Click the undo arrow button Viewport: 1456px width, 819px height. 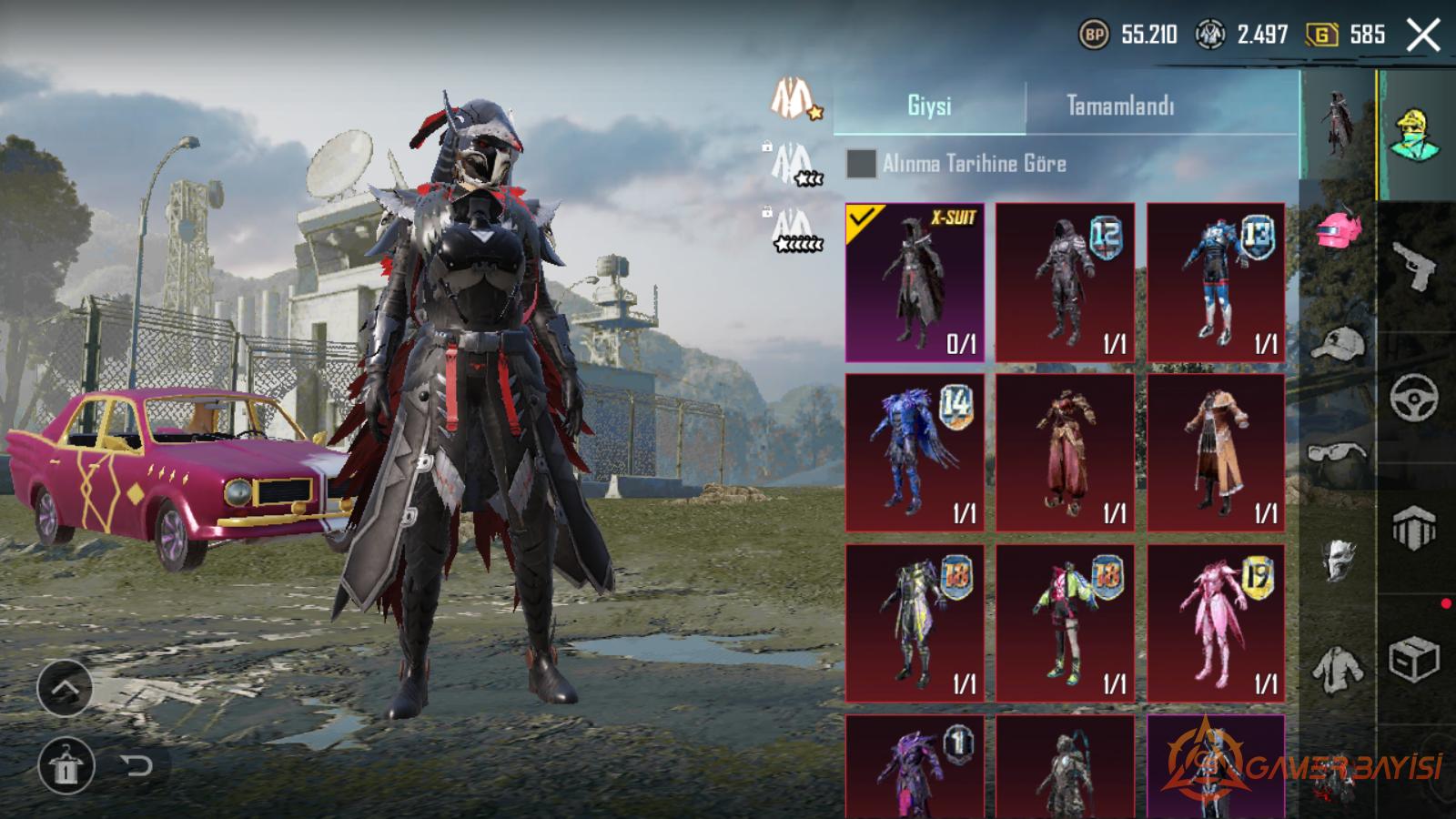click(136, 765)
